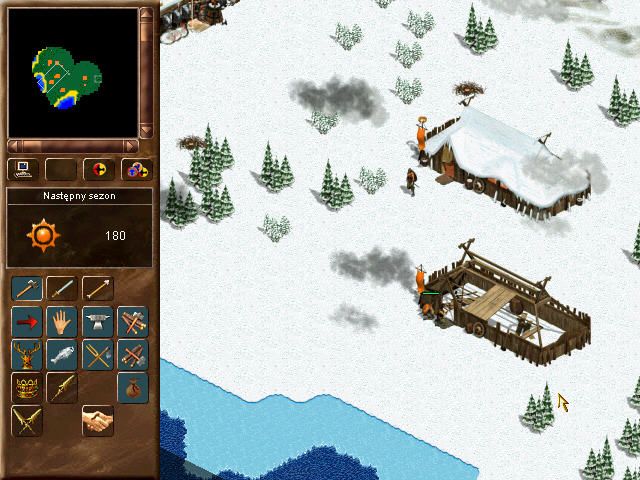The height and width of the screenshot is (480, 640).
Task: Click the crossed golden swords icon
Action: (x=27, y=421)
